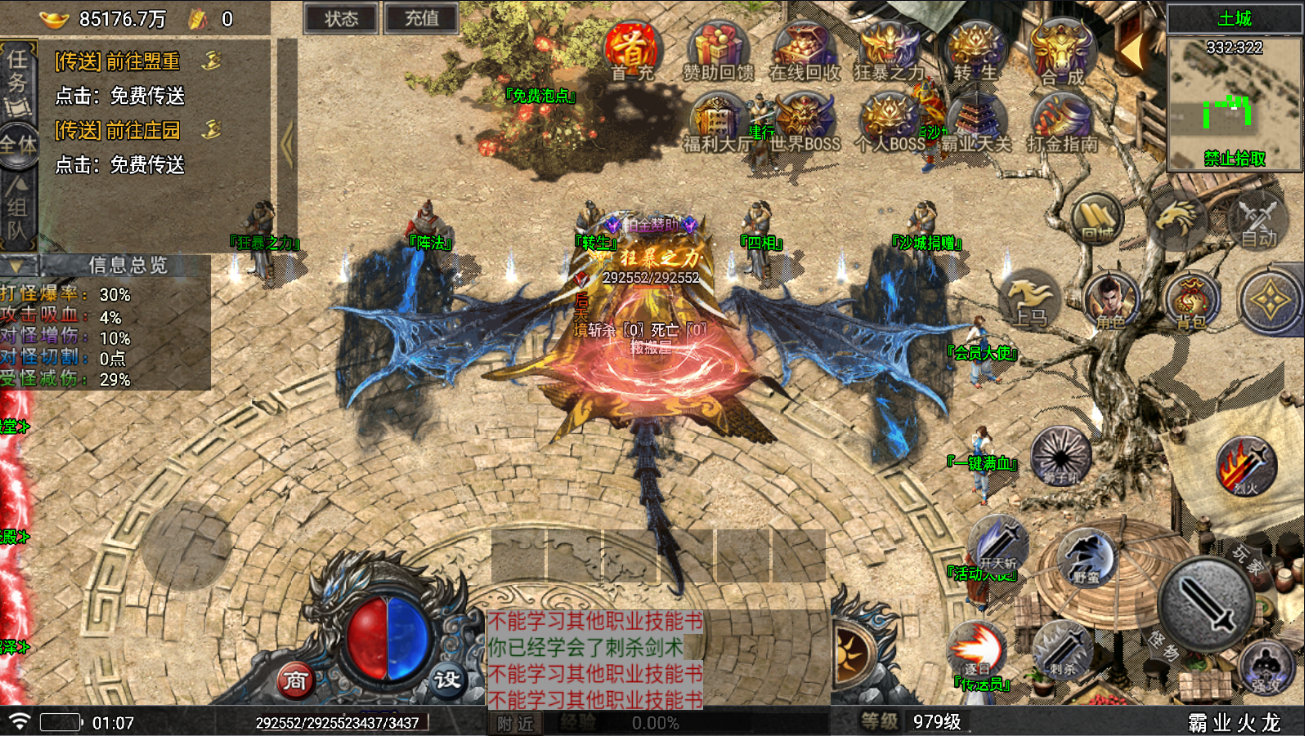
Task: Open the 世界BOSS menu
Action: [804, 120]
